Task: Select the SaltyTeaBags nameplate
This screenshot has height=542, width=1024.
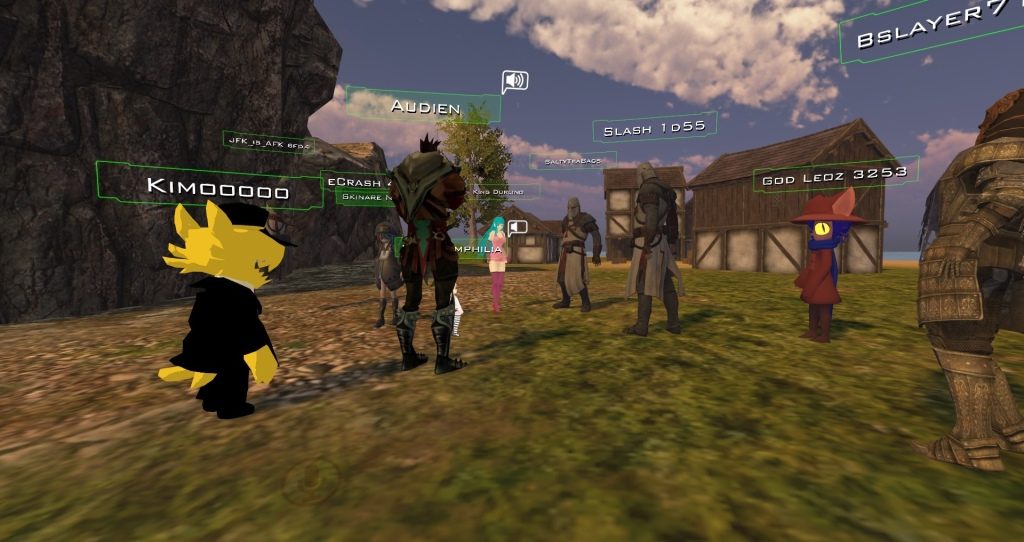Action: (572, 160)
